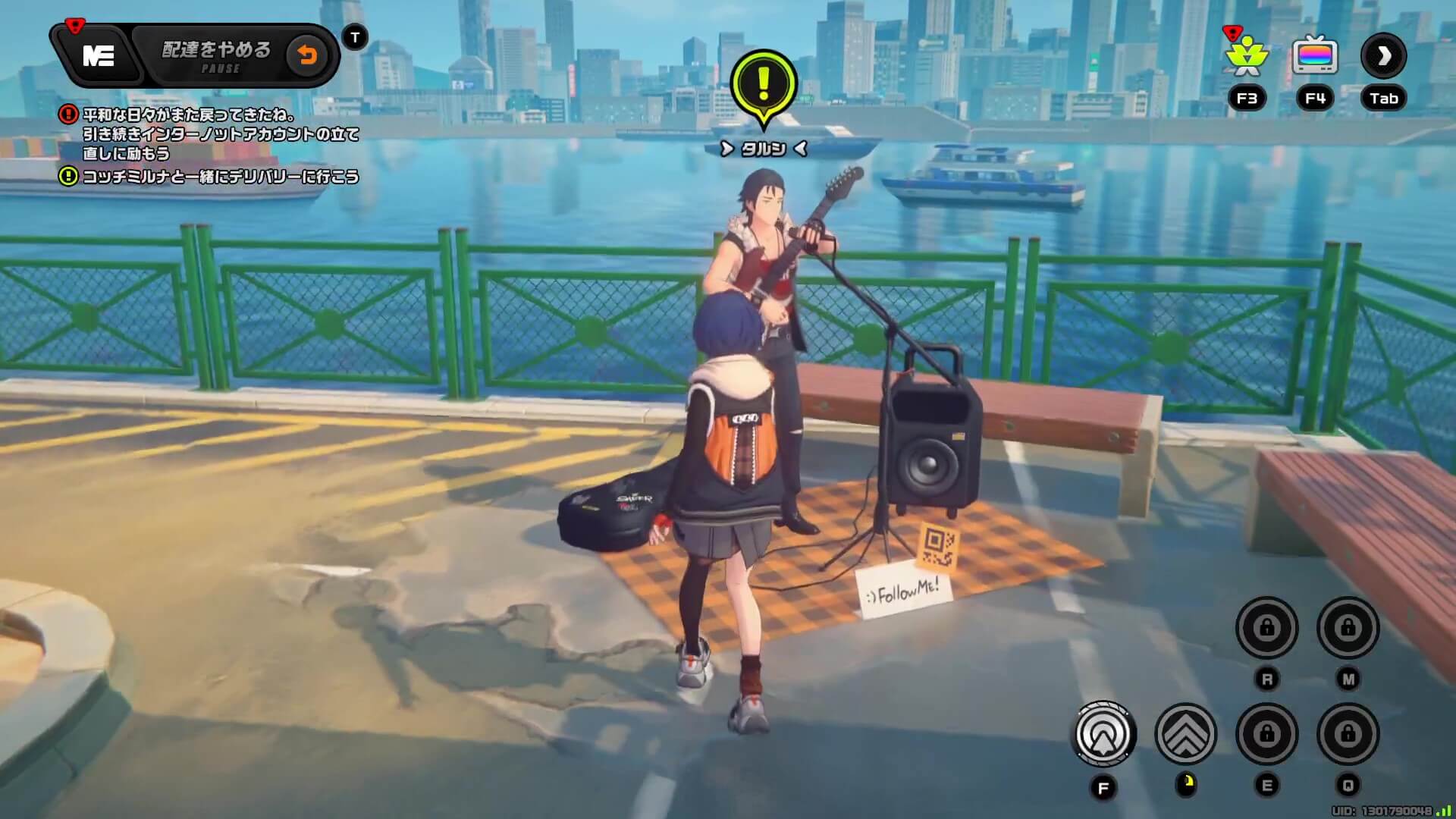Select the red main quest tracker entry
Screen dimensions: 1456x819
[209, 133]
